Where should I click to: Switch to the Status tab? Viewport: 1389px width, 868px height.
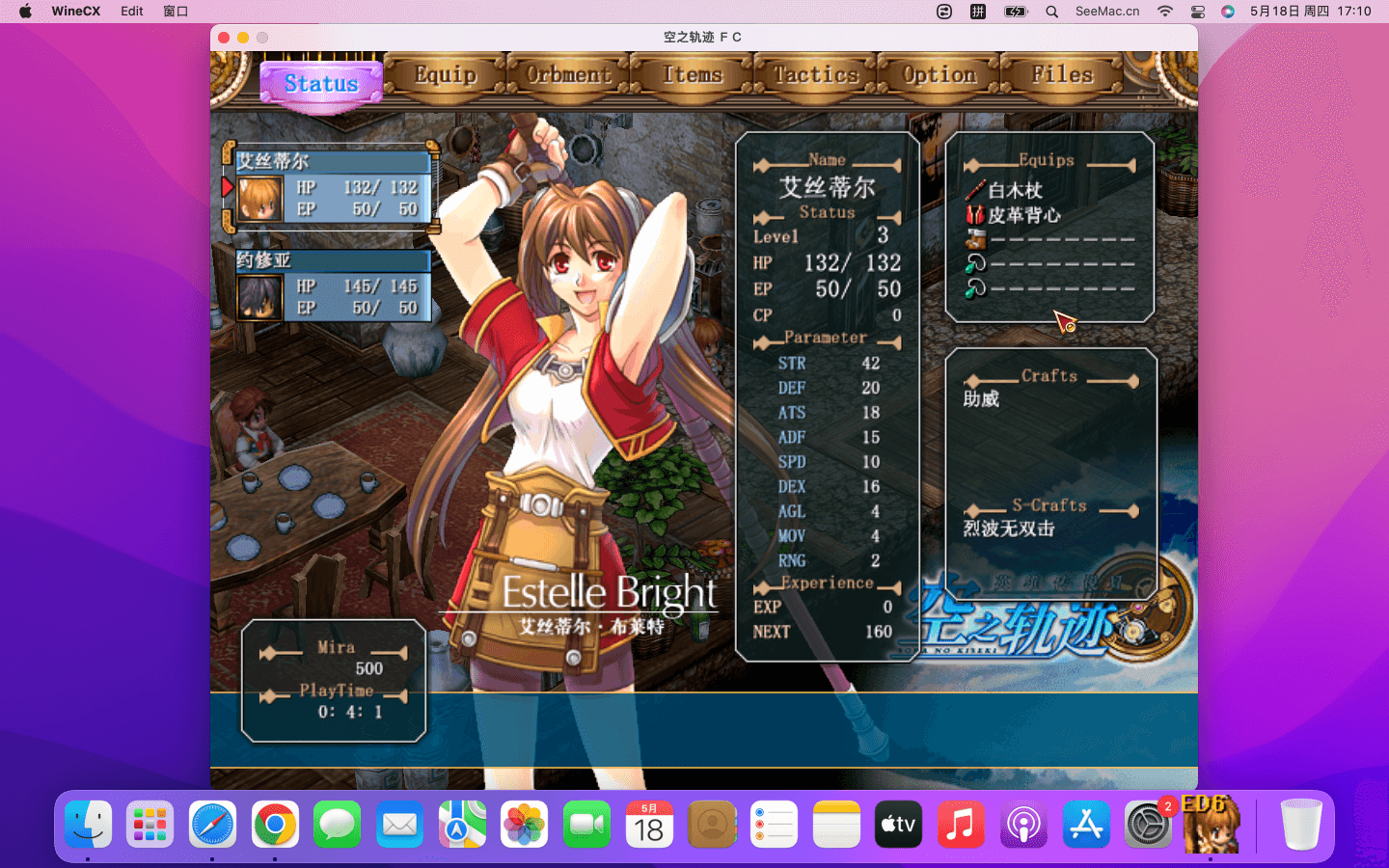point(321,84)
